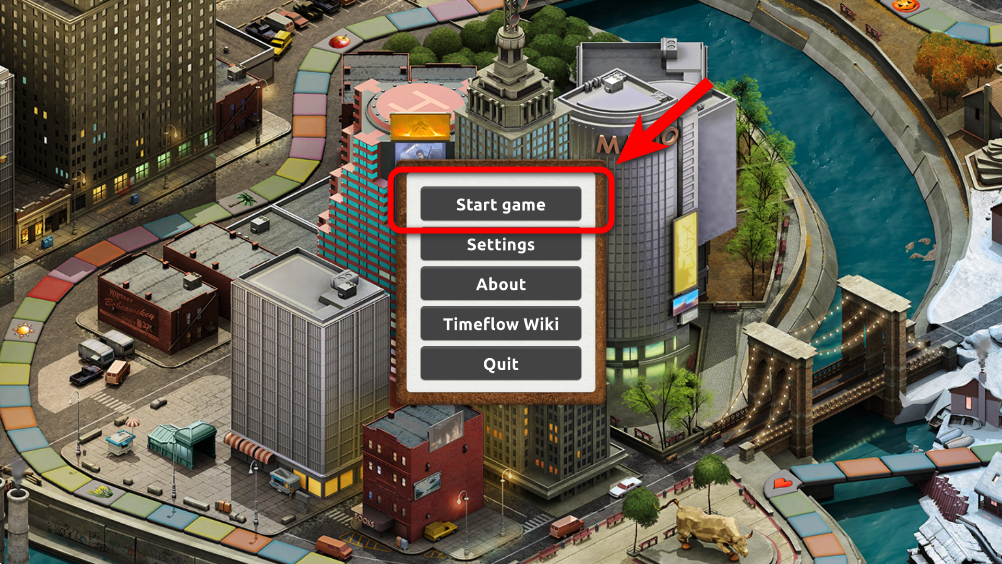Image resolution: width=1002 pixels, height=564 pixels.
Task: Quit the game
Action: (x=500, y=364)
